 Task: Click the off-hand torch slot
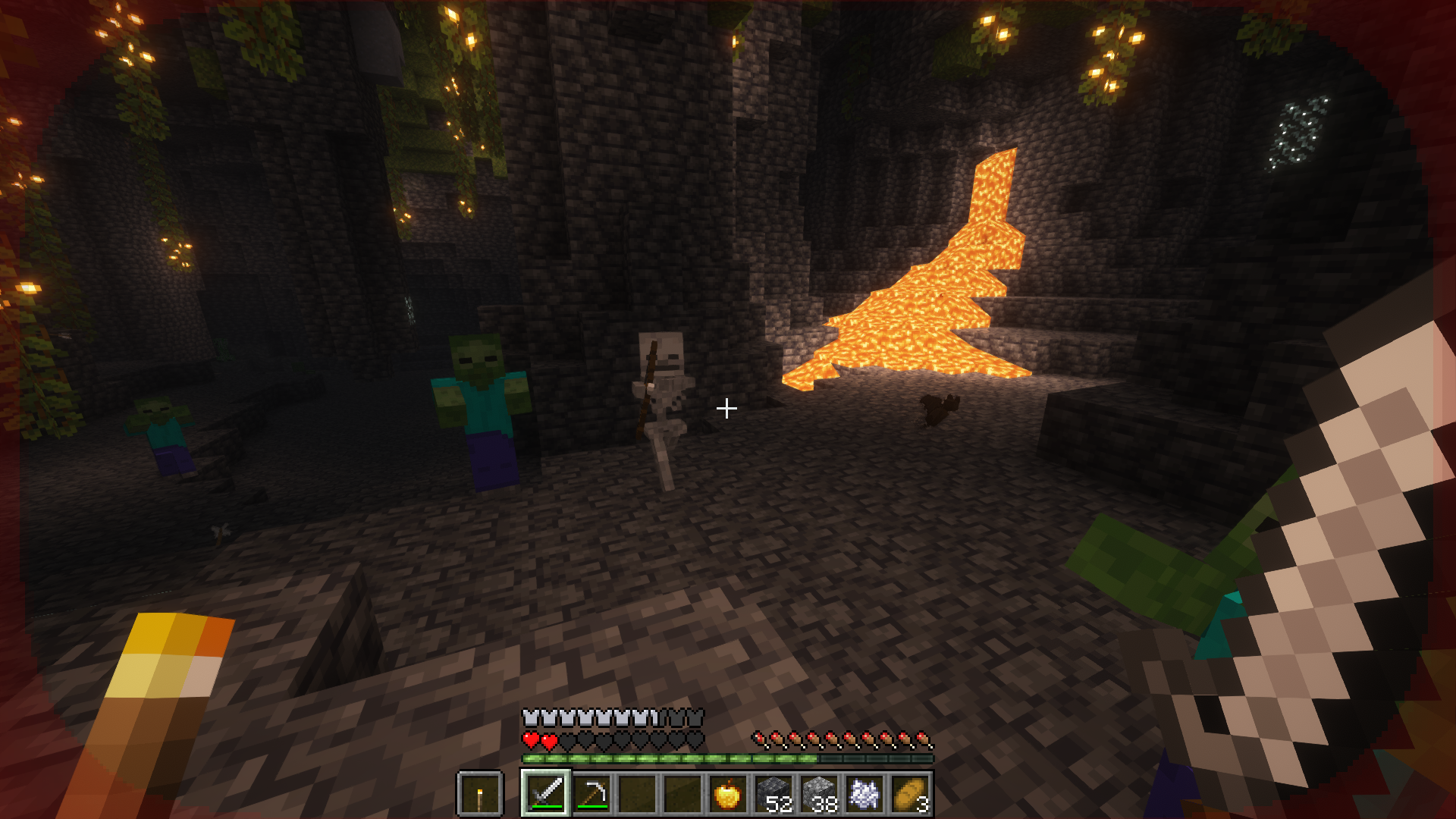click(479, 795)
